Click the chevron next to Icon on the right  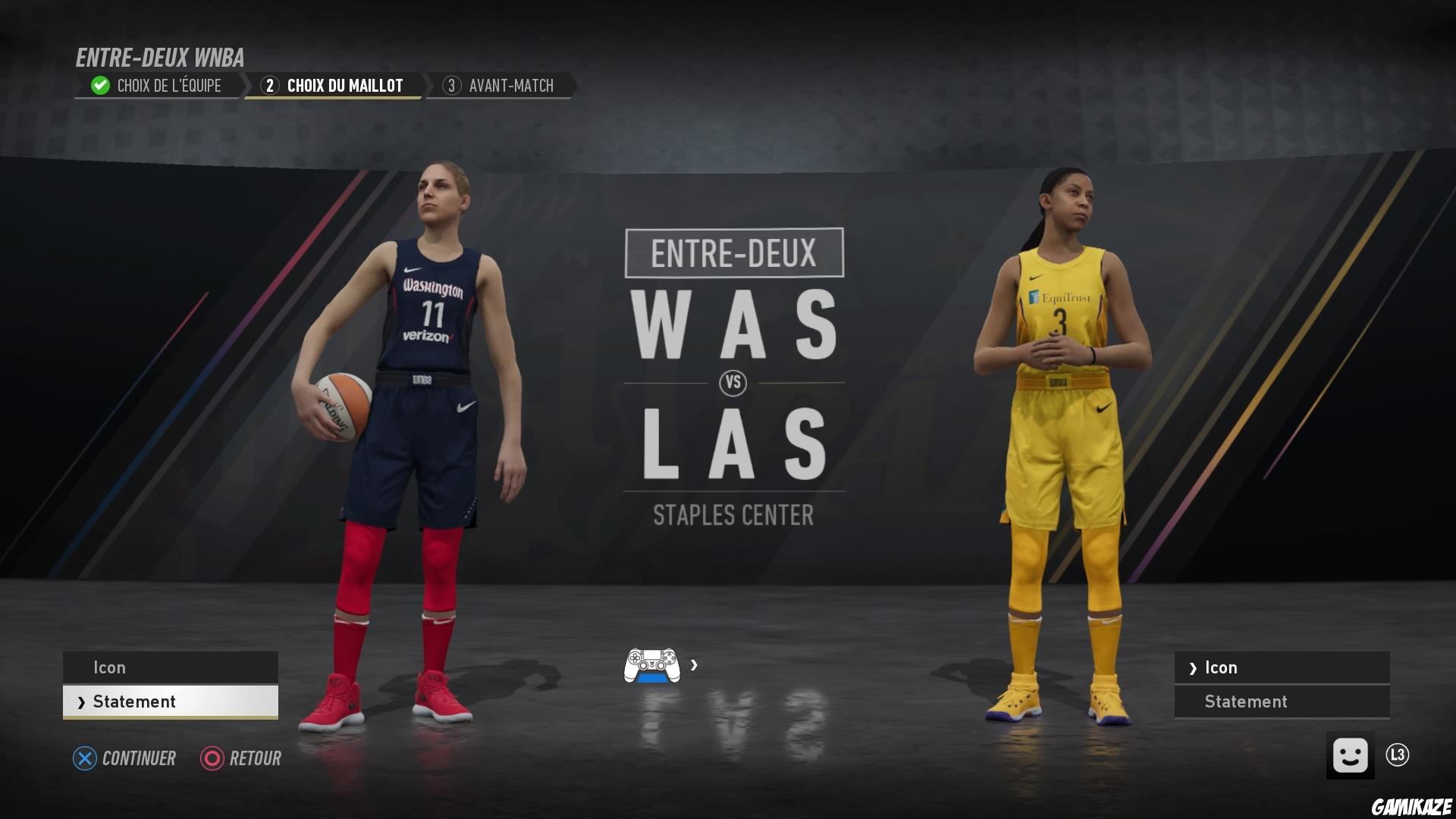[x=1194, y=667]
